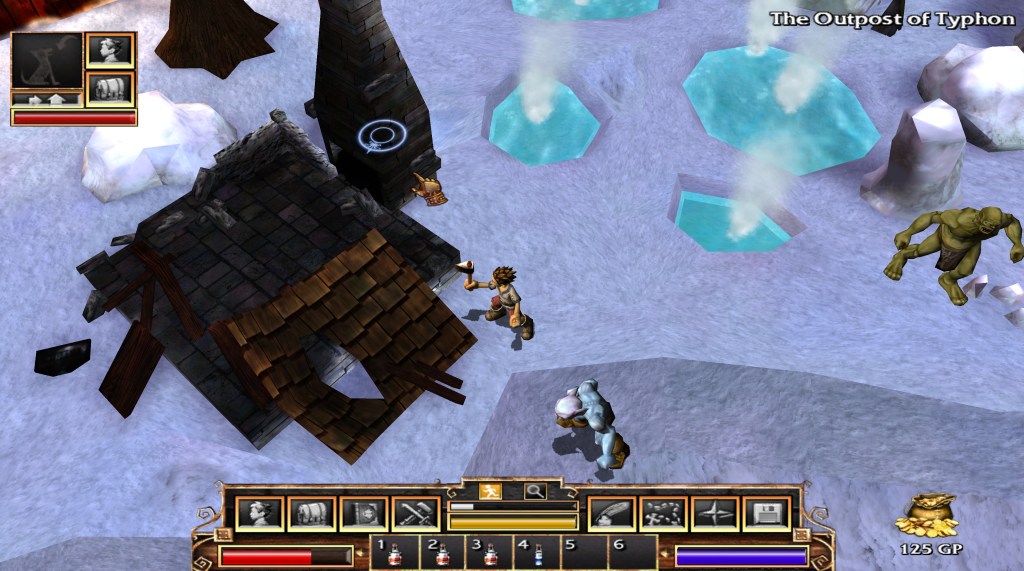This screenshot has width=1024, height=571.
Task: Open the four-point compass star button
Action: click(x=715, y=513)
